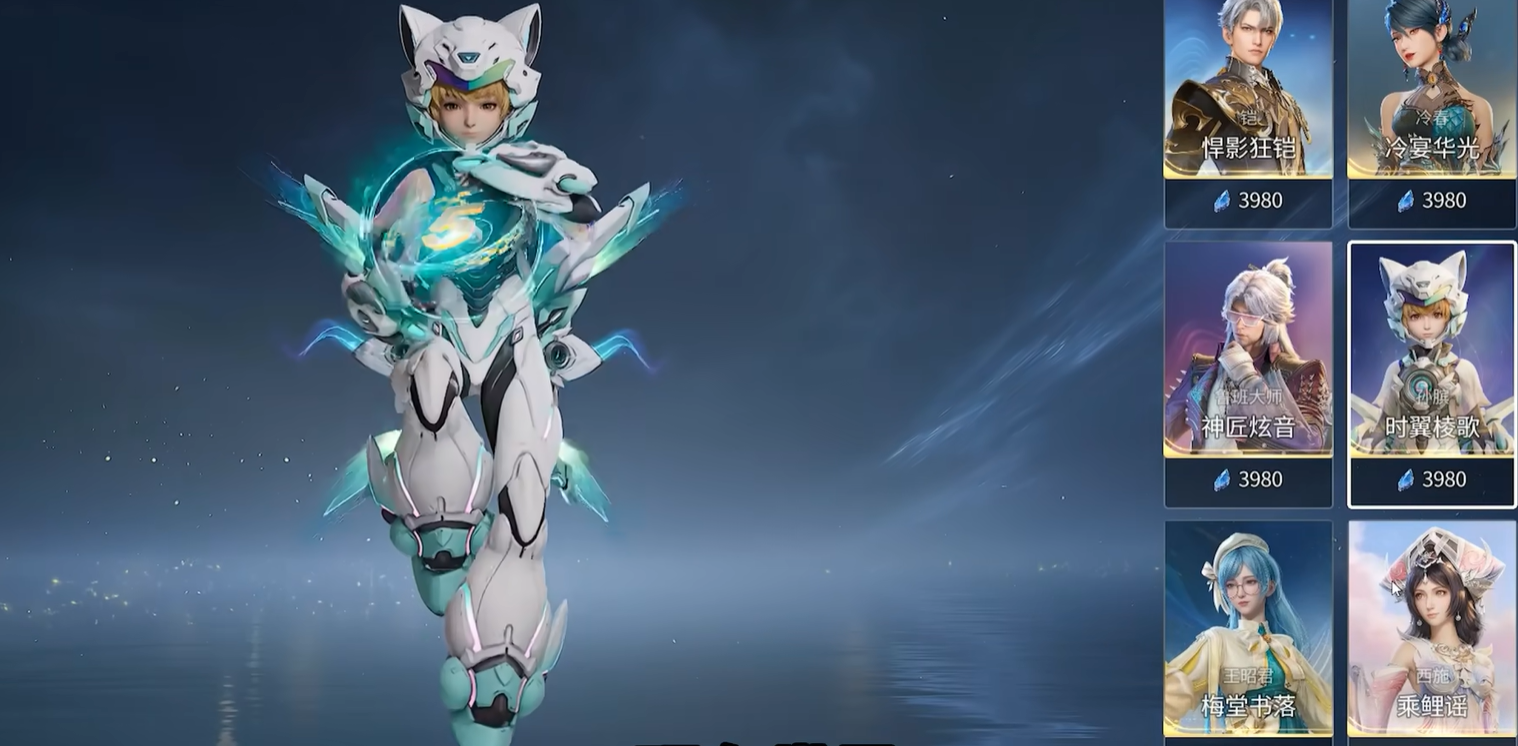
Task: Select the 时翼棱歌 skin card
Action: (x=1431, y=360)
